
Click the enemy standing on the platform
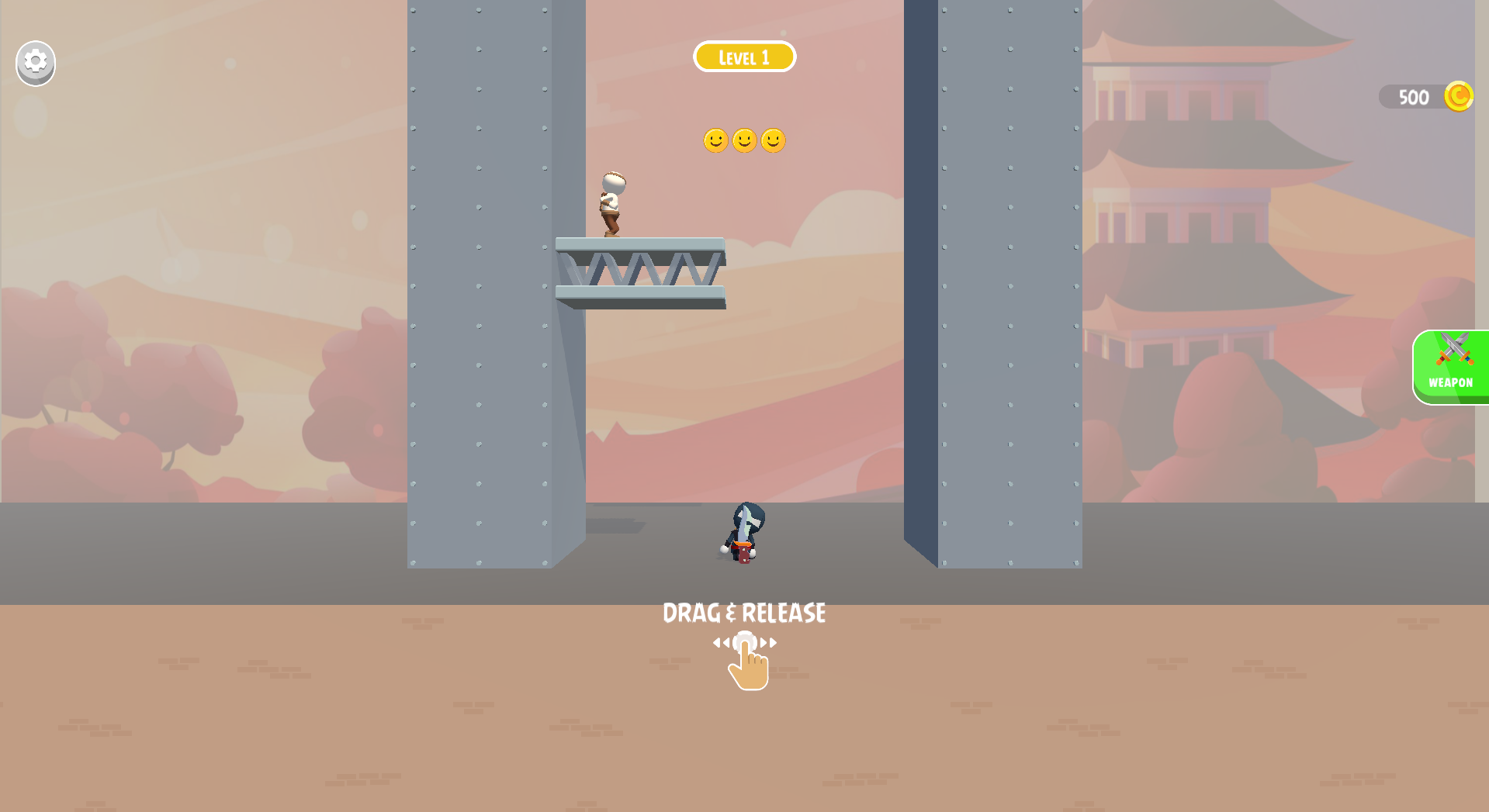tap(611, 202)
